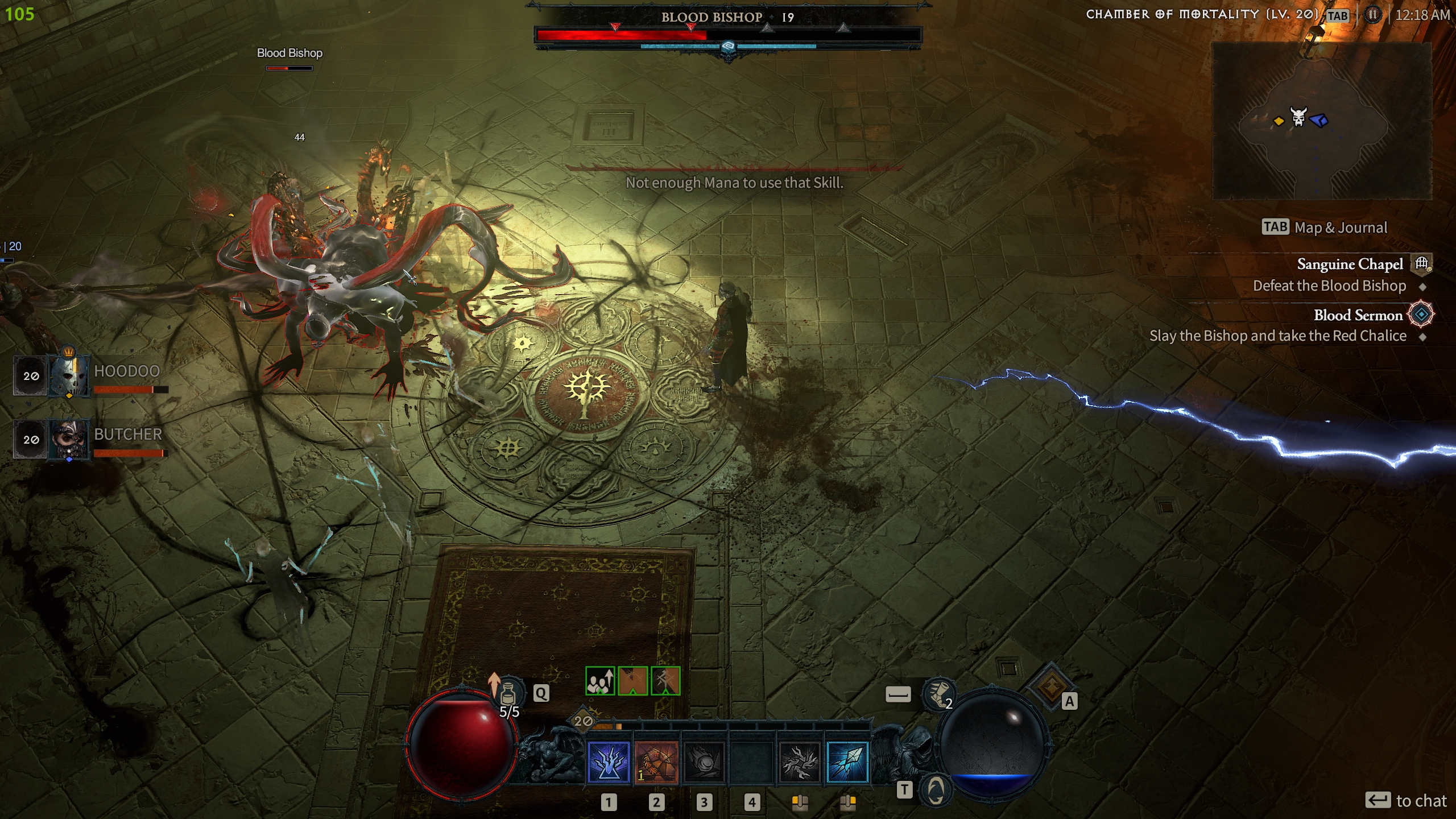This screenshot has width=1456, height=819.
Task: Trigger the grey chain lightning skill
Action: (x=800, y=762)
